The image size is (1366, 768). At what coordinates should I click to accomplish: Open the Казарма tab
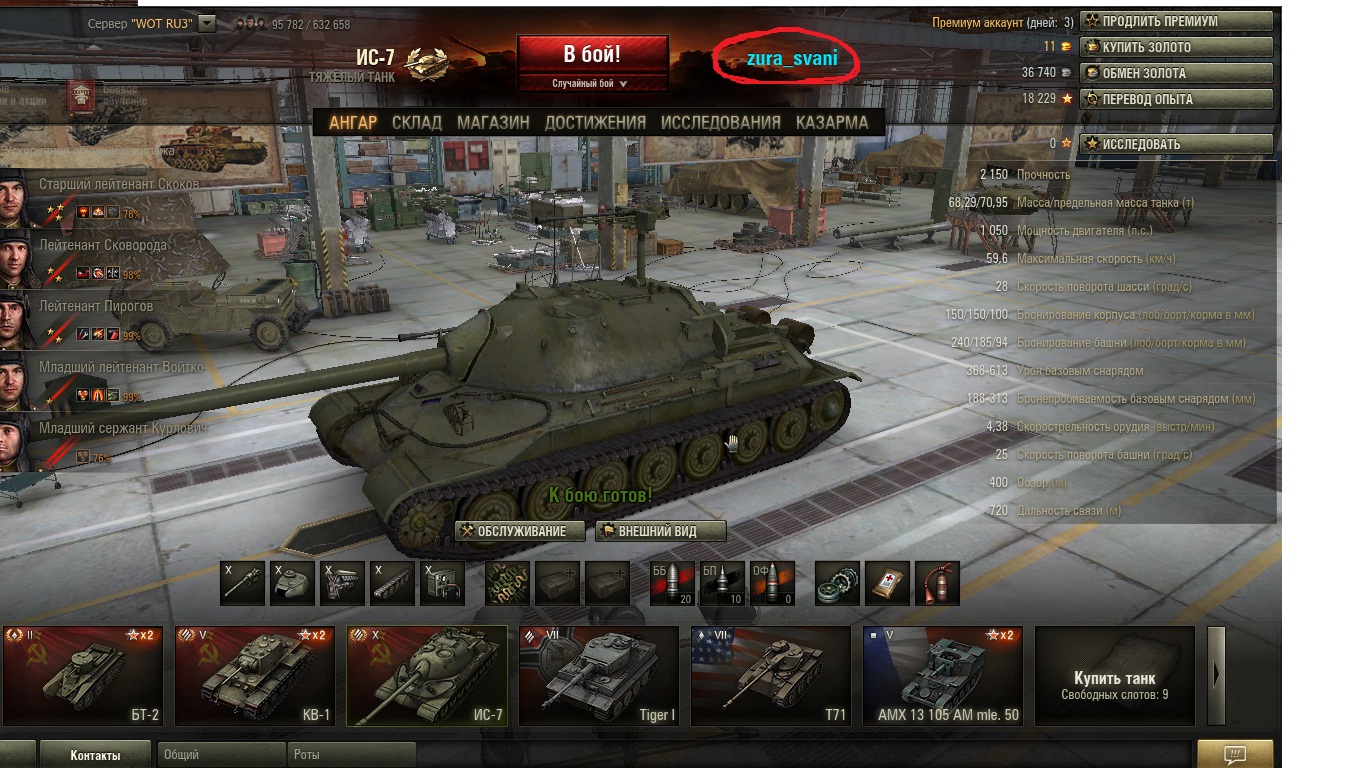point(832,122)
